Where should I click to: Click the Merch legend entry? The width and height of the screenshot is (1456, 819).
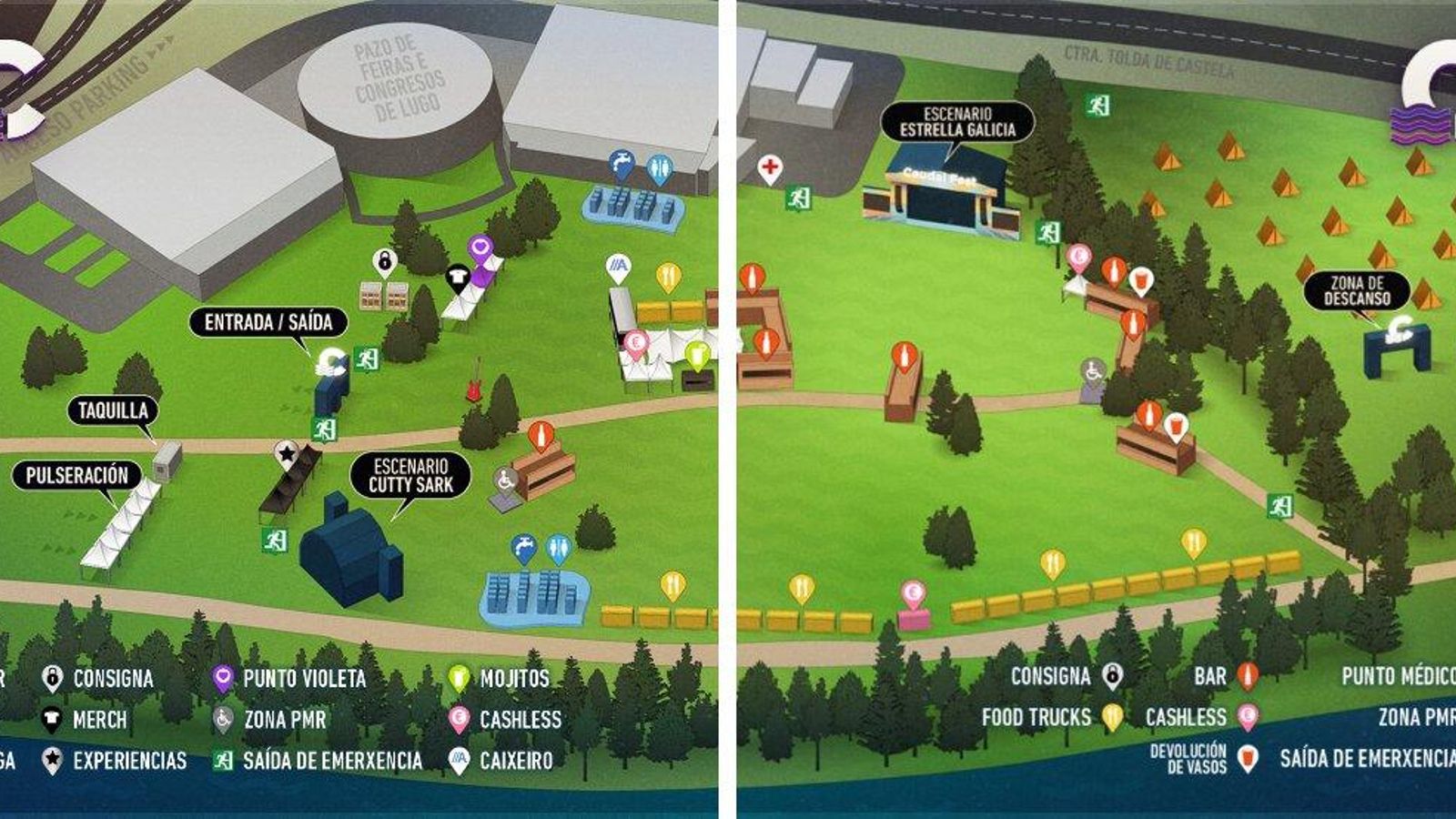tap(86, 720)
